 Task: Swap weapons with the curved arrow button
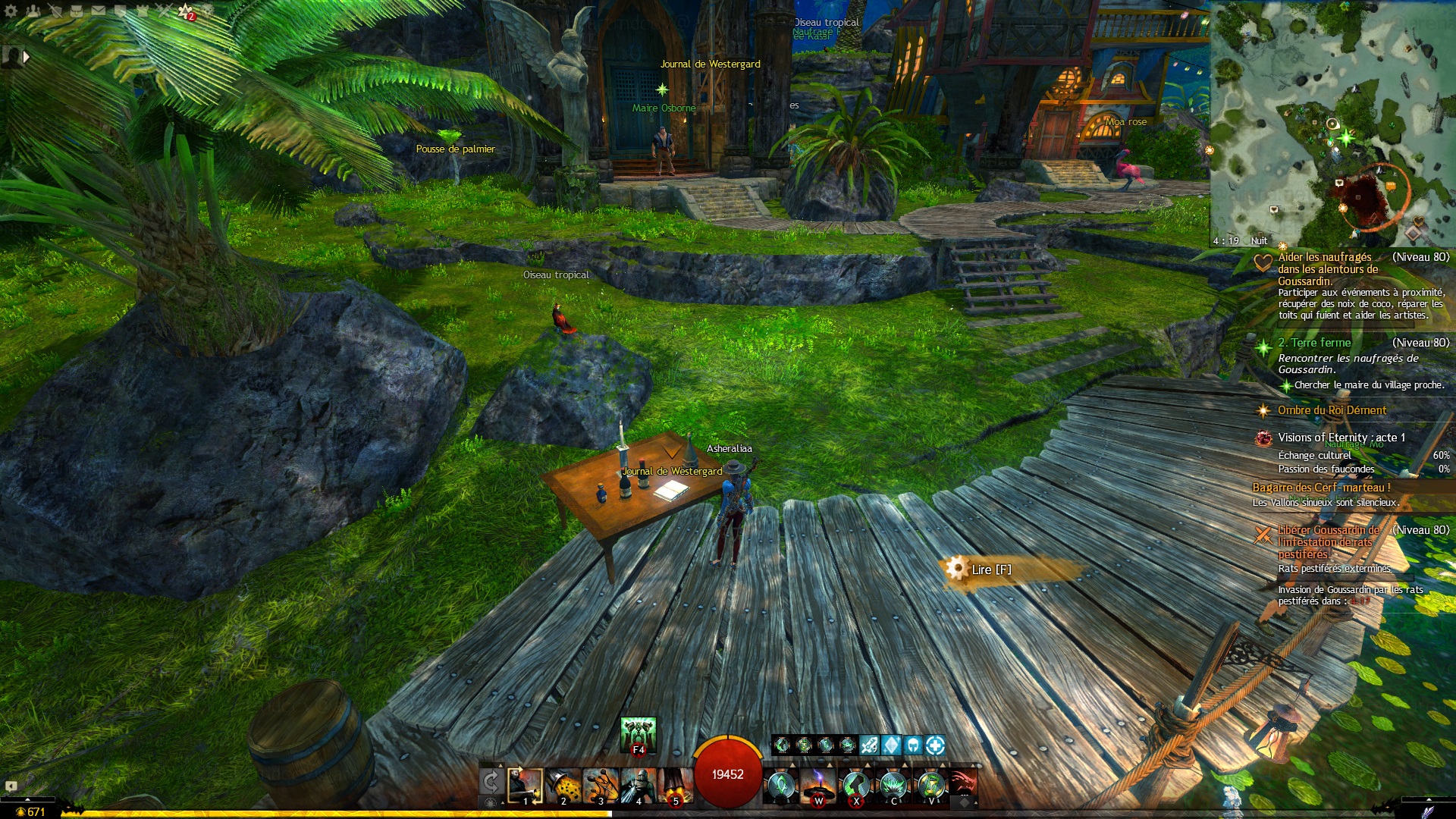pos(491,782)
